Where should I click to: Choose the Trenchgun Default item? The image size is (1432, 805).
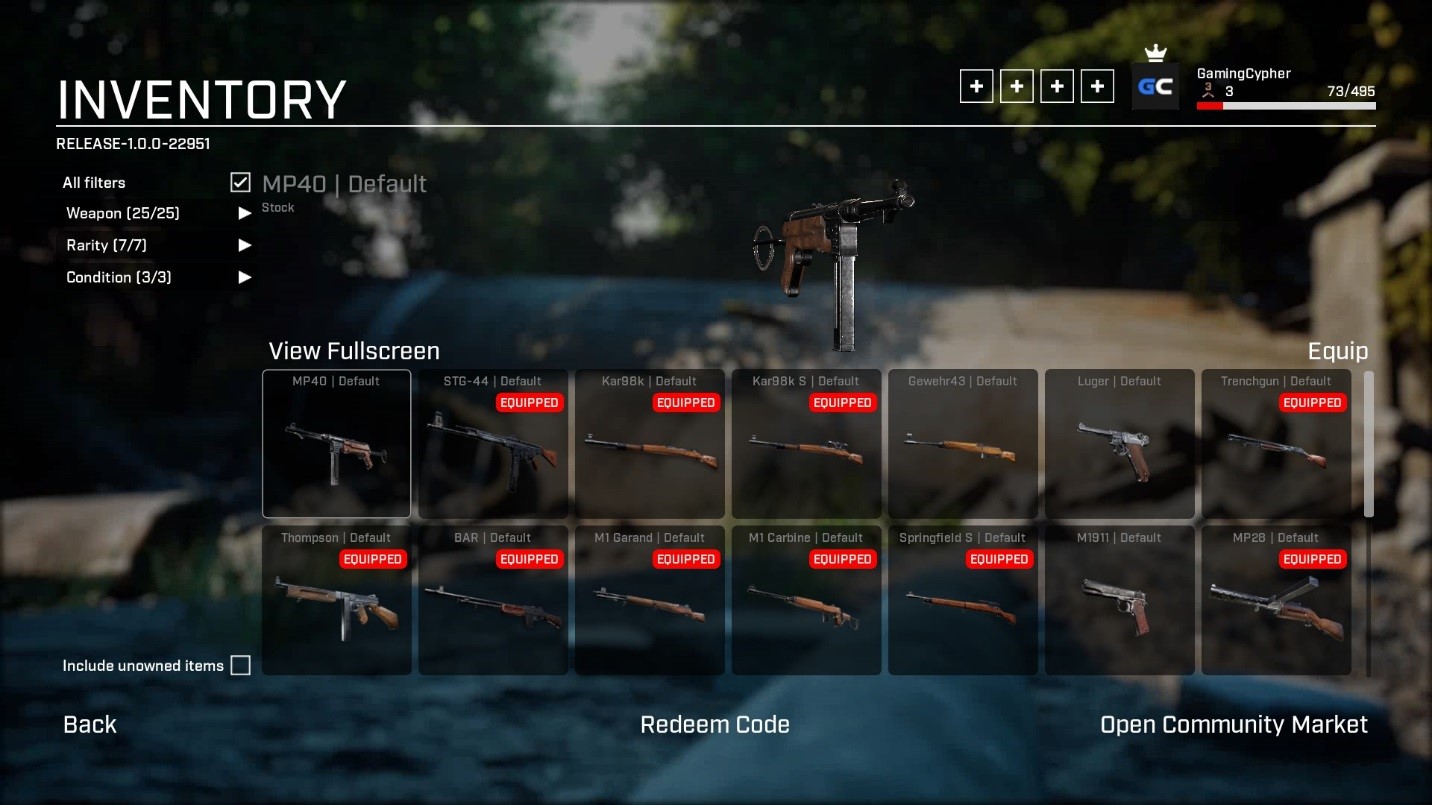tap(1276, 444)
